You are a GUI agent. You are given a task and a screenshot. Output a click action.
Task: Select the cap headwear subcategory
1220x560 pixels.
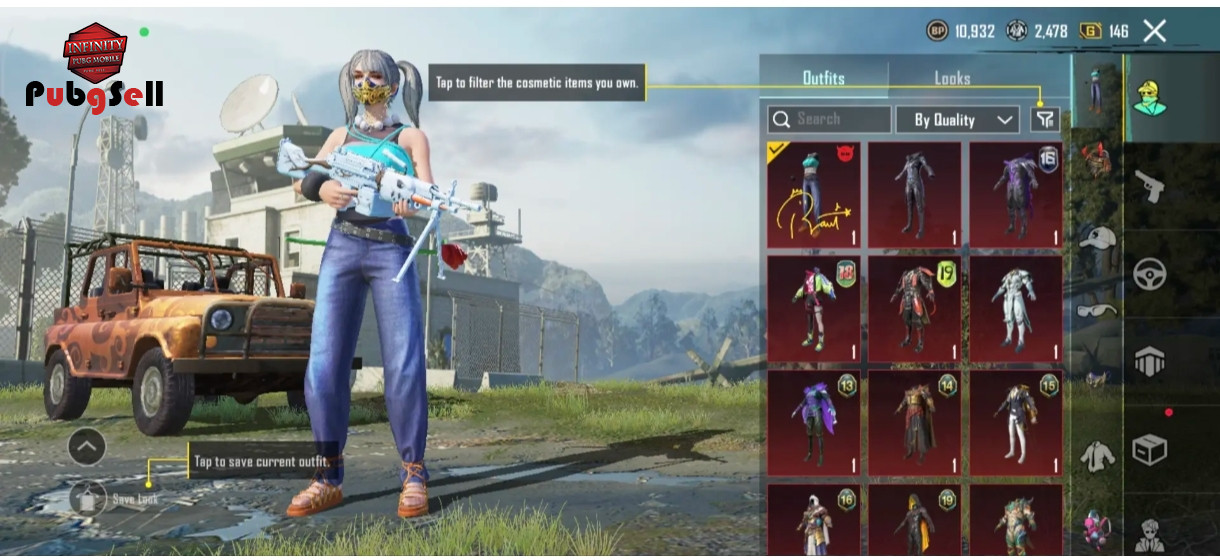pos(1096,238)
